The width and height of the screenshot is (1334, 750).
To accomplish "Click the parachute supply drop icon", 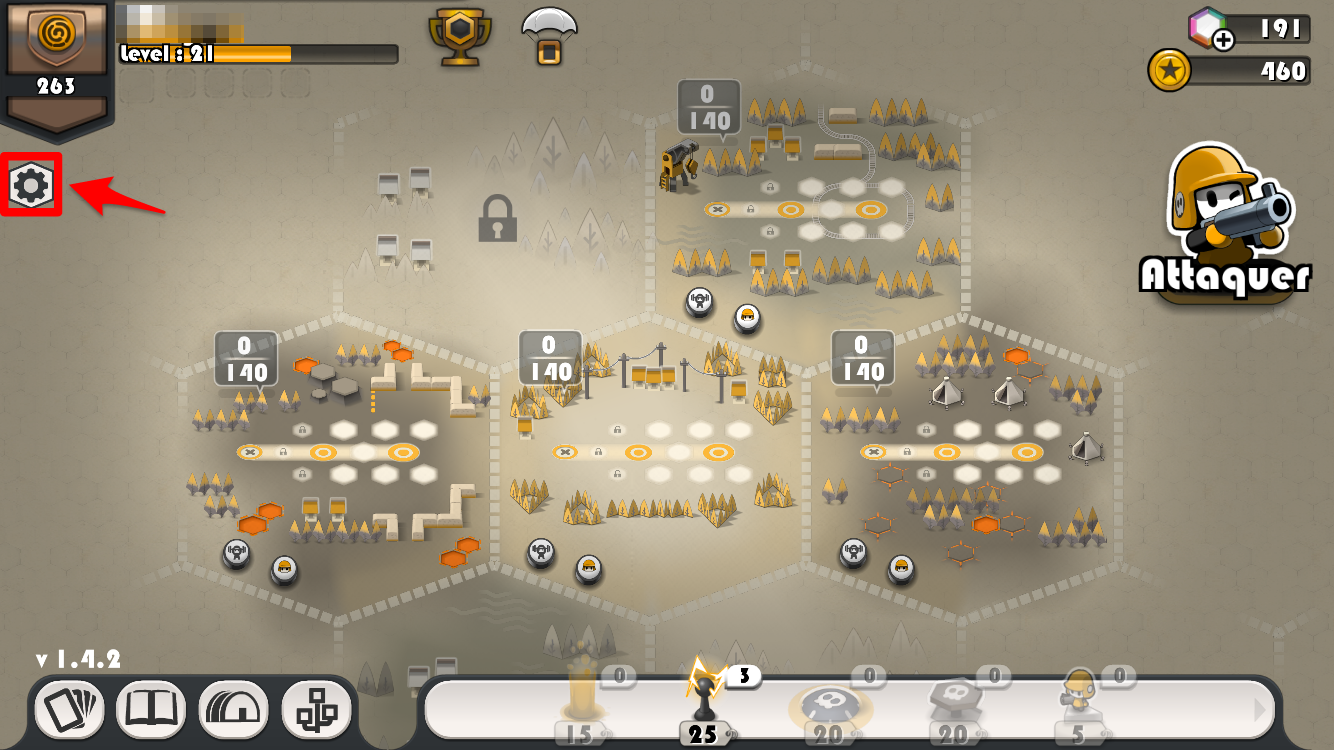I will 549,35.
